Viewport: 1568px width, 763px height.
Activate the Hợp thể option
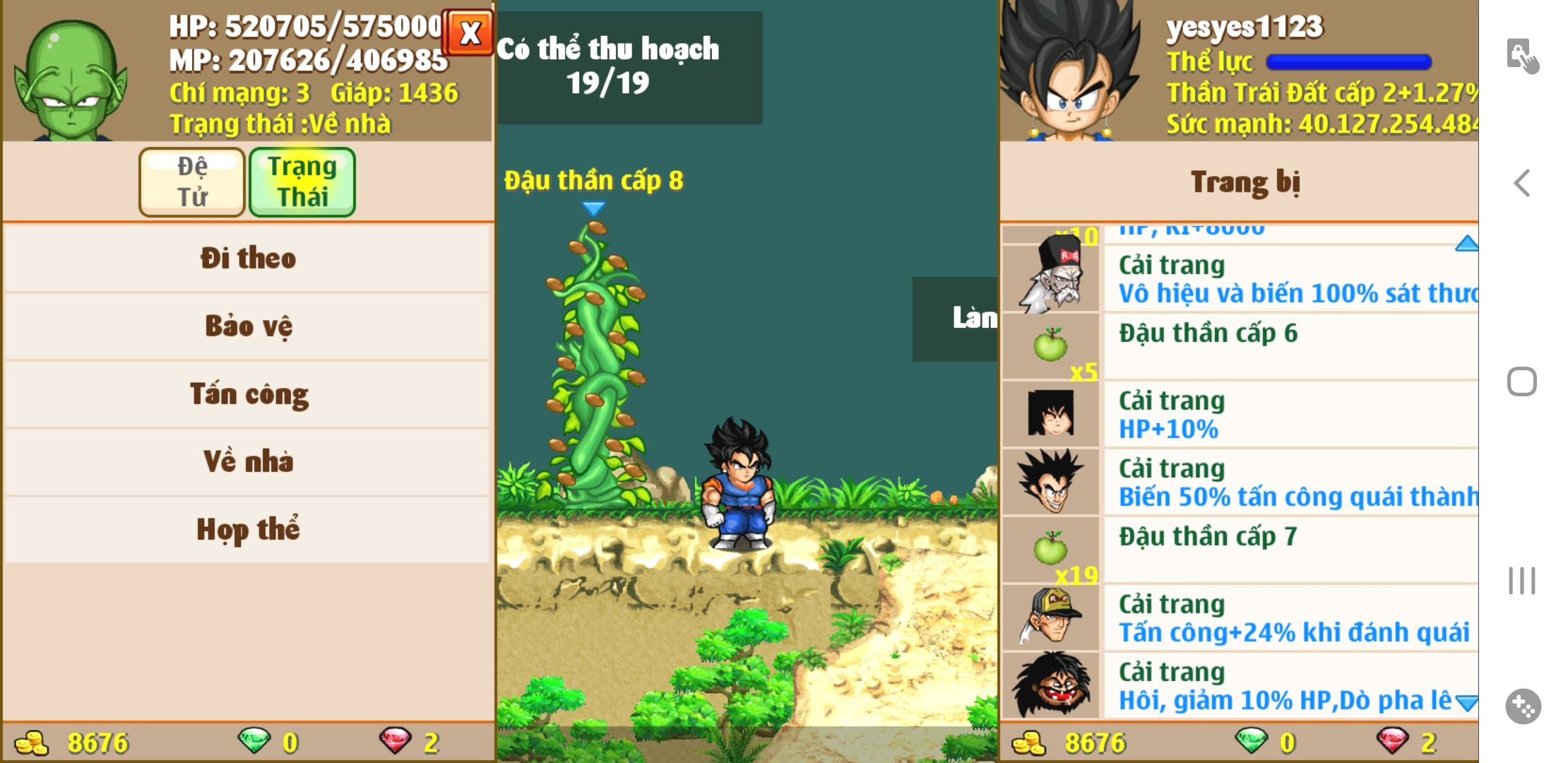[x=247, y=529]
